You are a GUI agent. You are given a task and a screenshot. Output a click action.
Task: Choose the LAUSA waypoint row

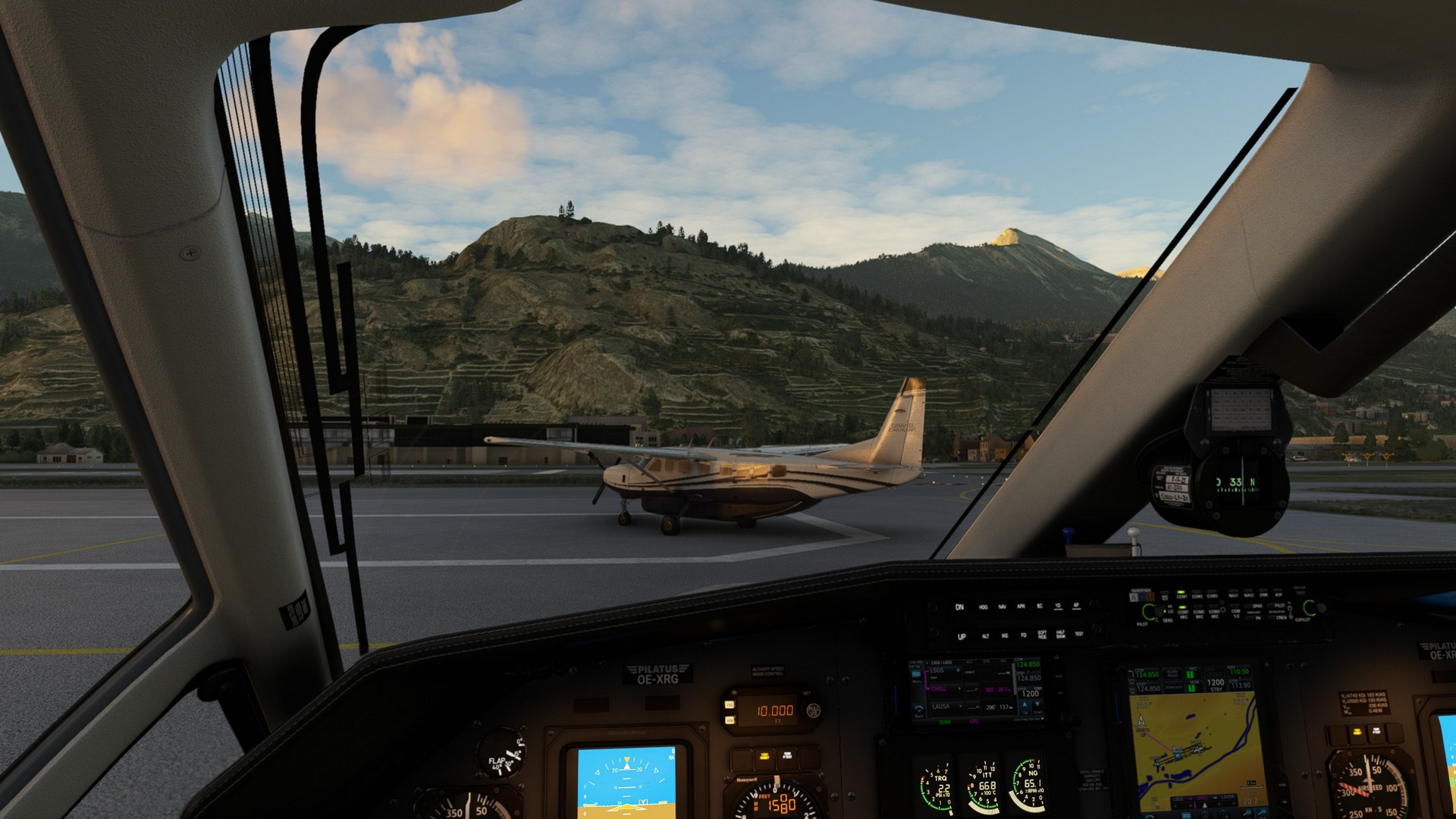[x=941, y=707]
